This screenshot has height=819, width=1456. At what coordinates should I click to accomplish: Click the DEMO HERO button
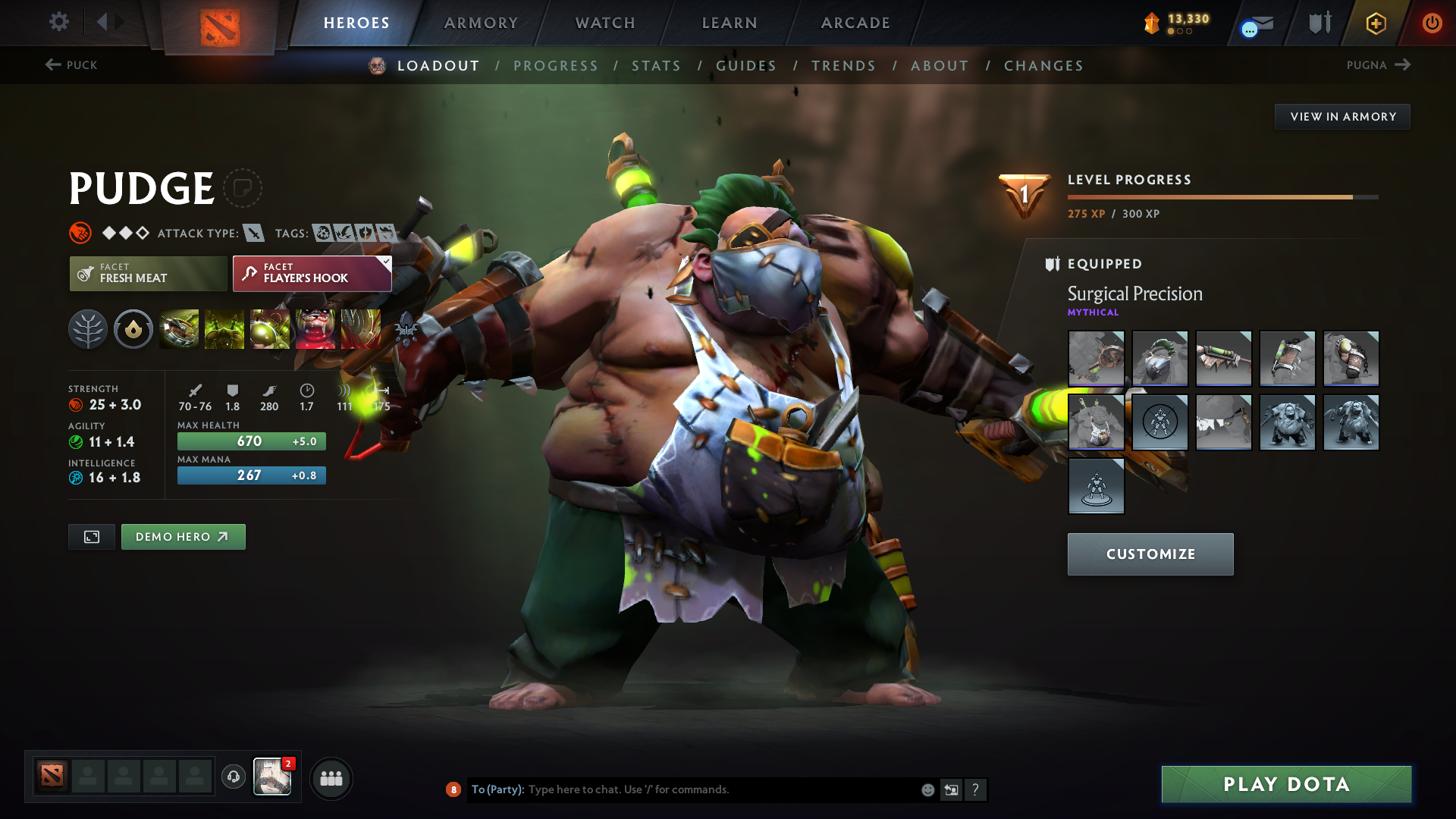tap(183, 536)
